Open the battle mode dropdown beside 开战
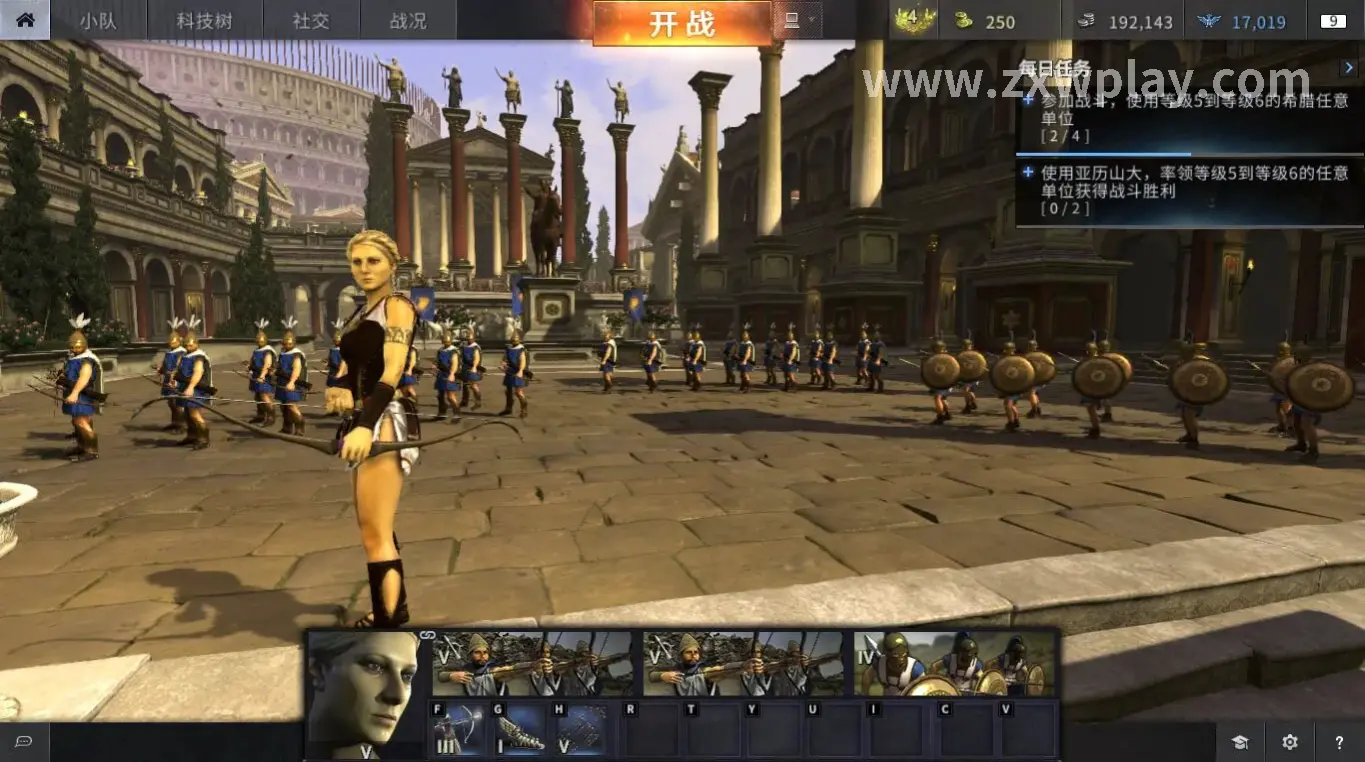Image resolution: width=1365 pixels, height=762 pixels. tap(799, 20)
